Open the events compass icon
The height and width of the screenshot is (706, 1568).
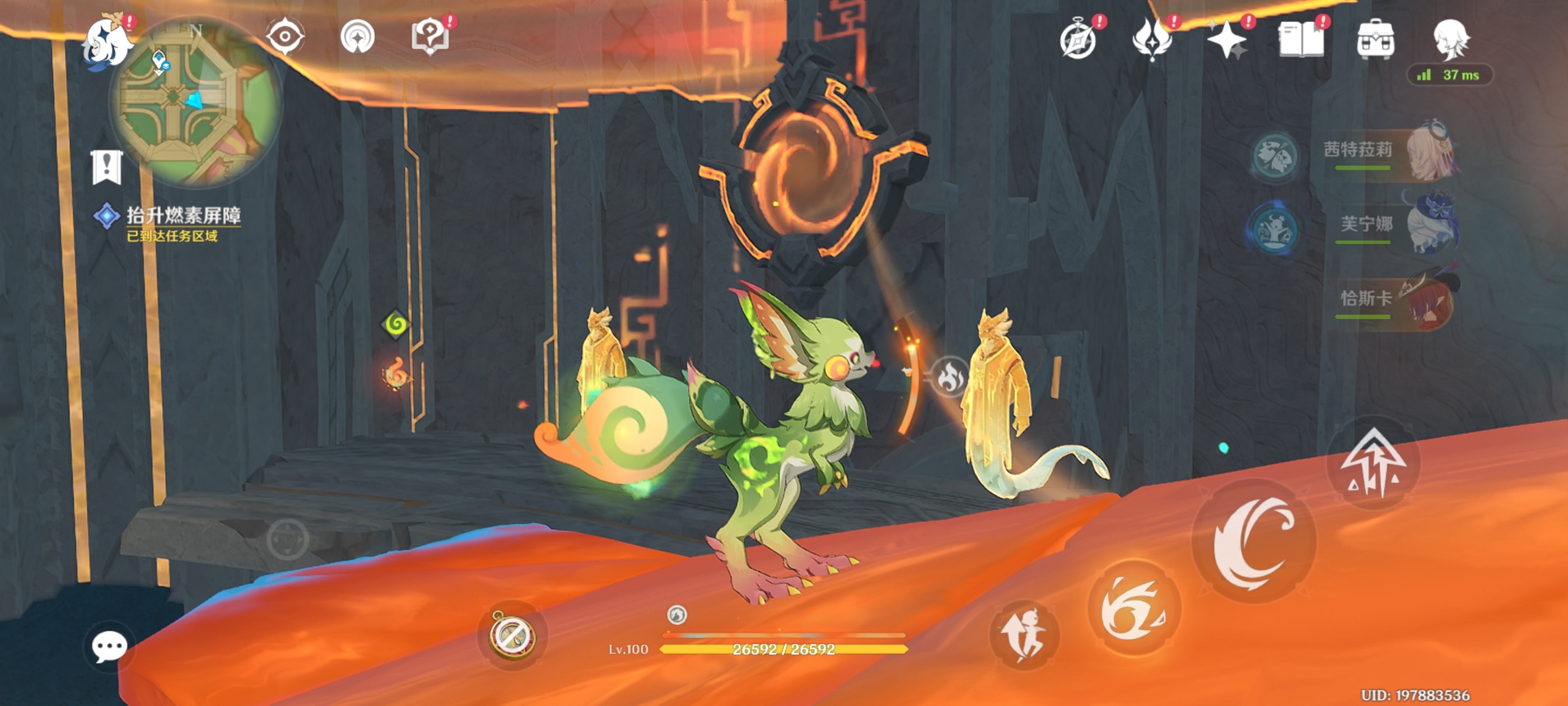1079,40
